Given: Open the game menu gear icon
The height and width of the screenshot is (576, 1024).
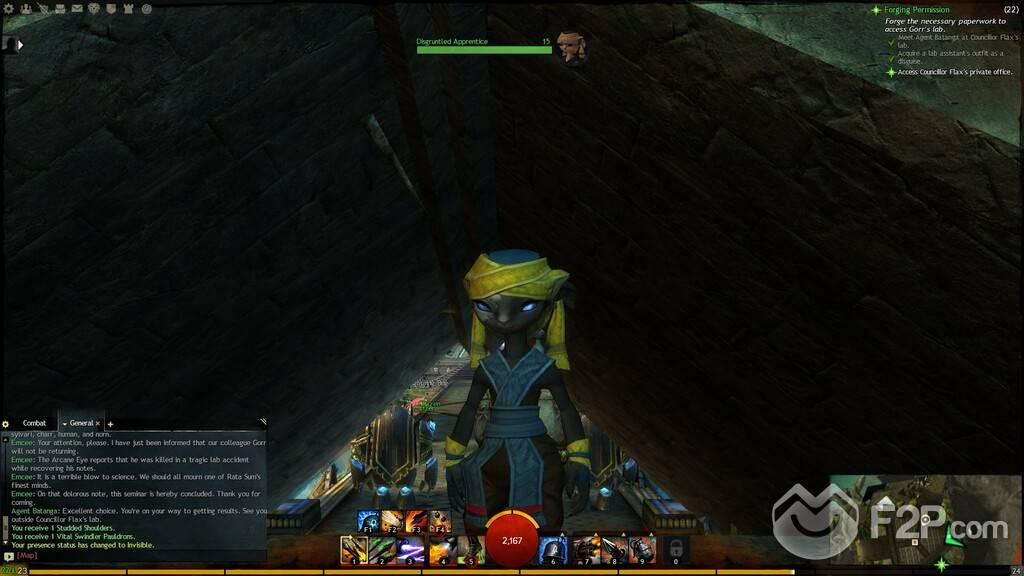Looking at the screenshot, I should [8, 9].
